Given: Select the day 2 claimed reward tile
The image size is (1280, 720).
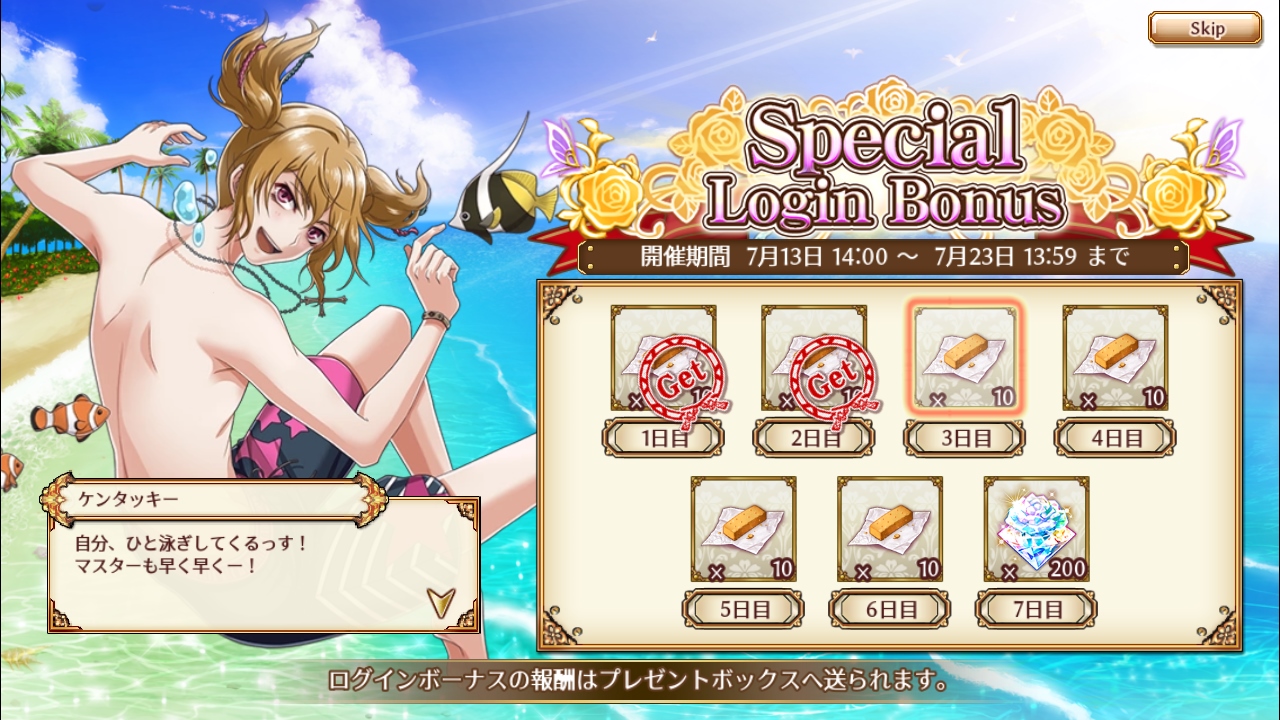Looking at the screenshot, I should point(813,358).
